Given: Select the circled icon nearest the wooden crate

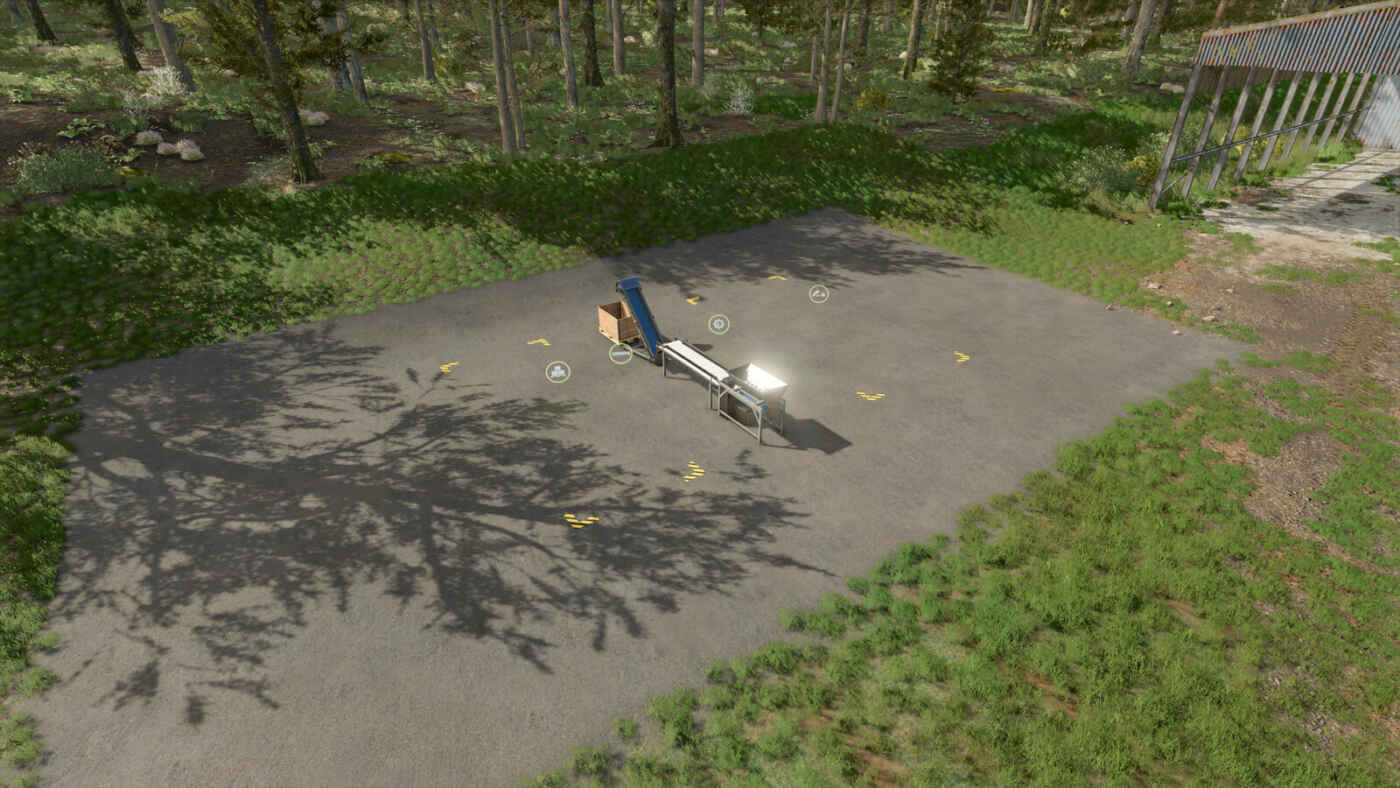Looking at the screenshot, I should click(620, 353).
